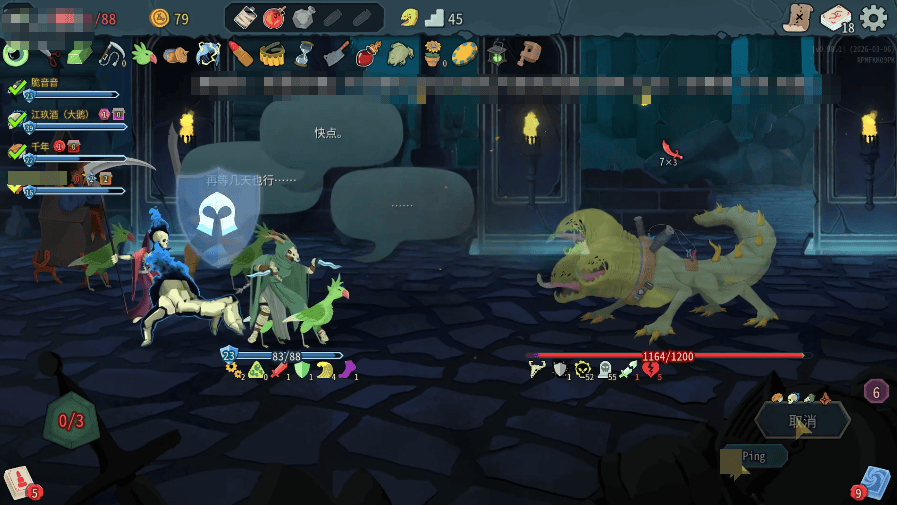
Task: Use the red round potion
Action: tap(275, 18)
